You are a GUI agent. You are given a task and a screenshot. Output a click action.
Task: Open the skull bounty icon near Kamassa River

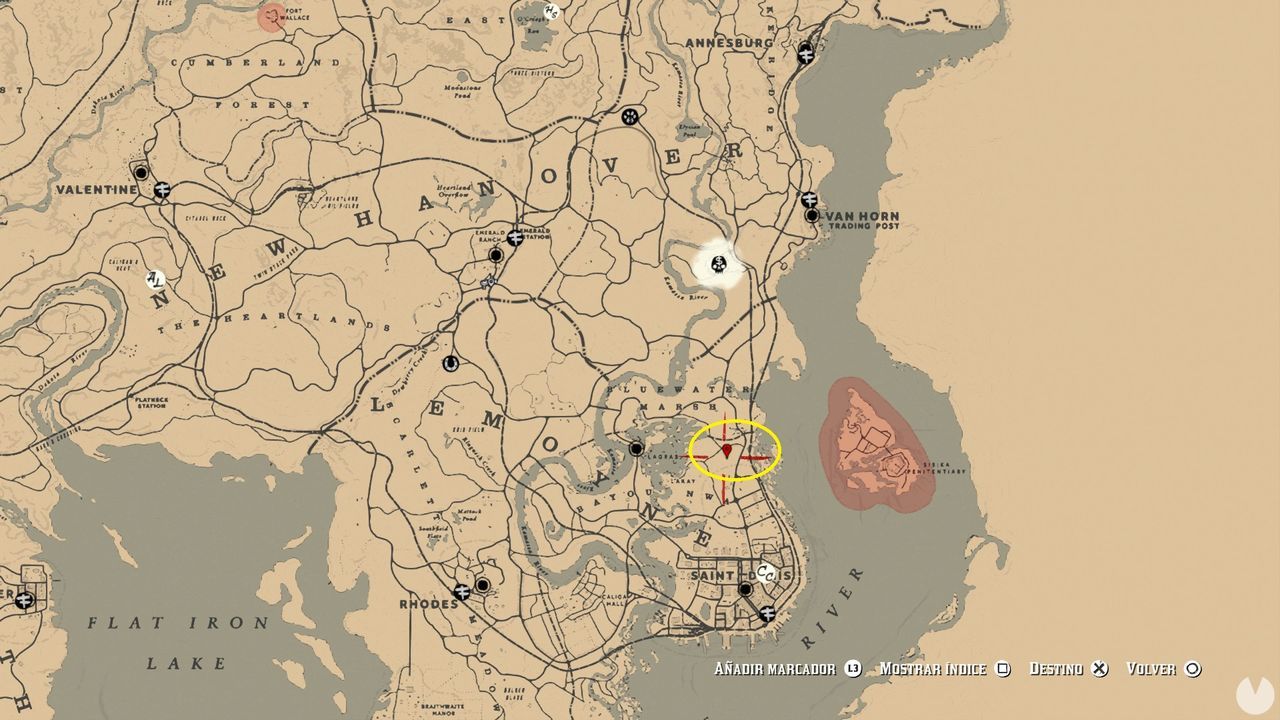coord(719,265)
